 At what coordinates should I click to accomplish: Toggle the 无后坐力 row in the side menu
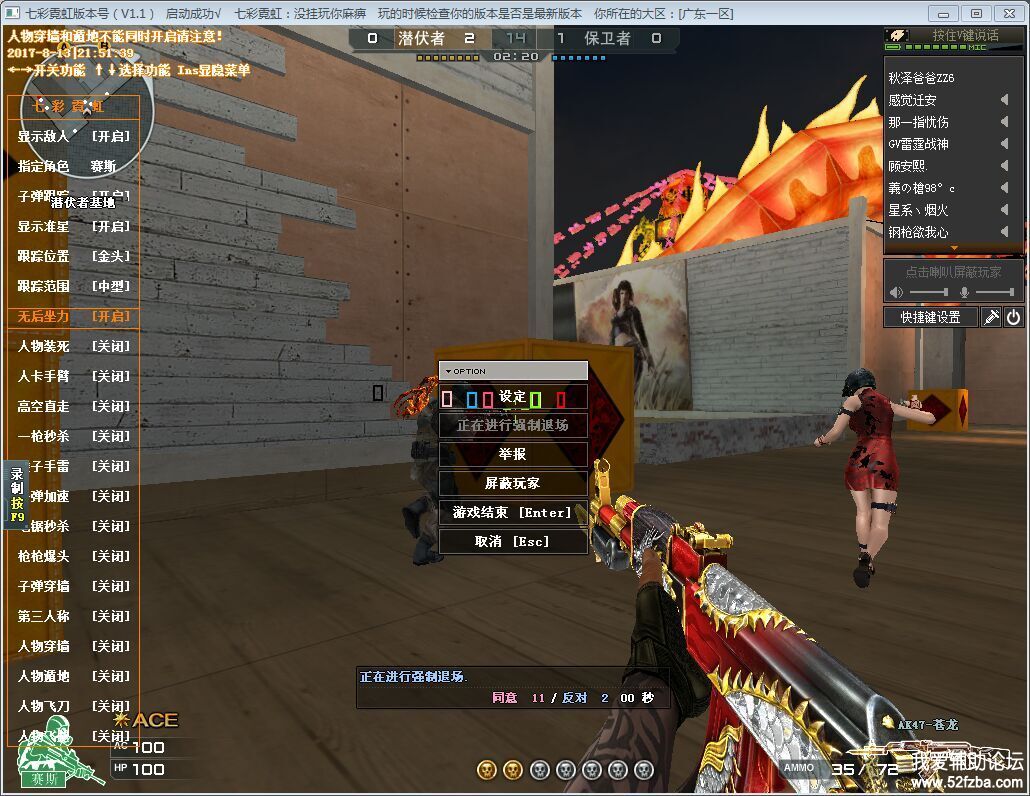pos(73,316)
